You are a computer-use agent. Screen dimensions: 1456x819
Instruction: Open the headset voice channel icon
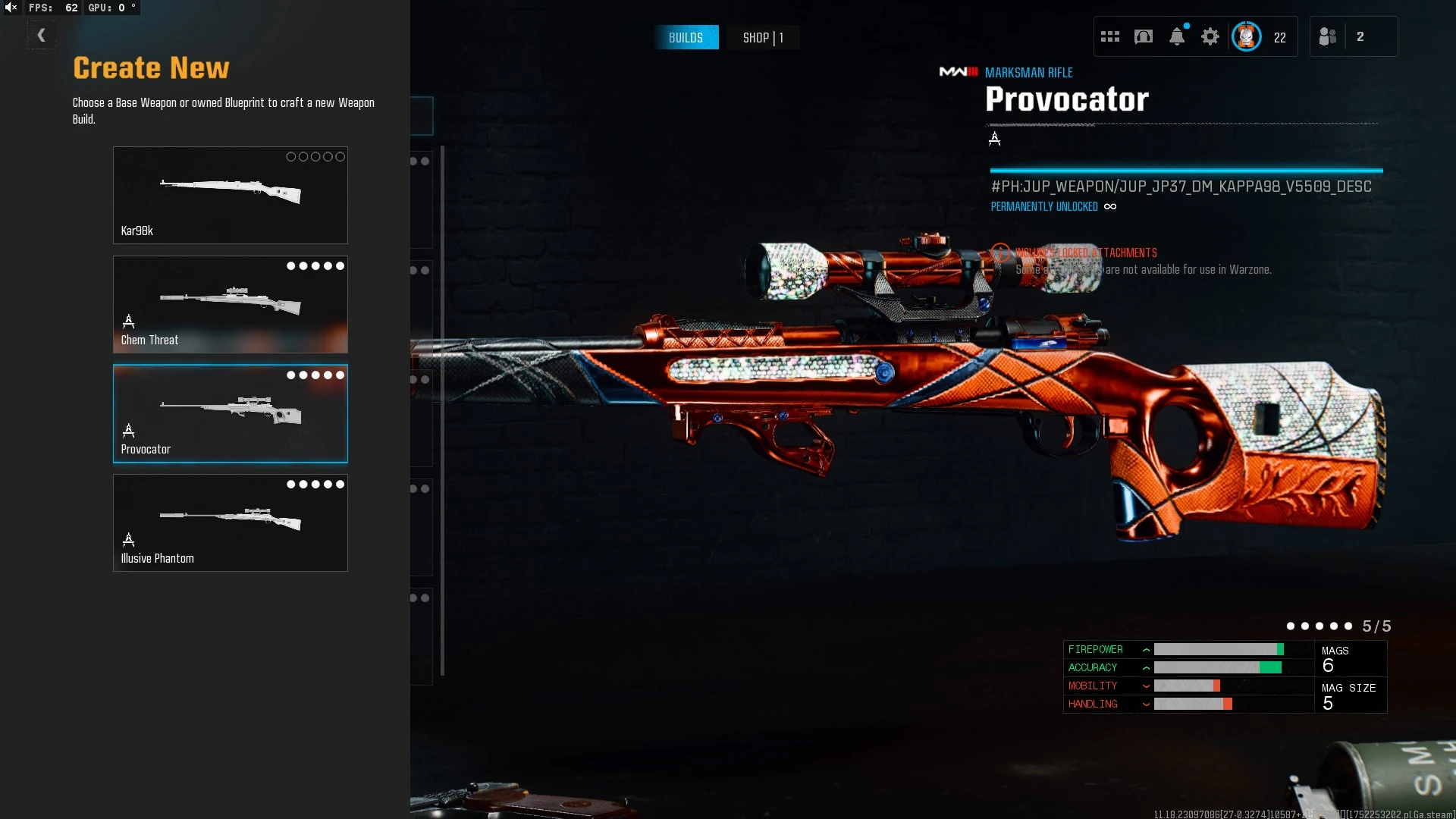click(x=1143, y=36)
